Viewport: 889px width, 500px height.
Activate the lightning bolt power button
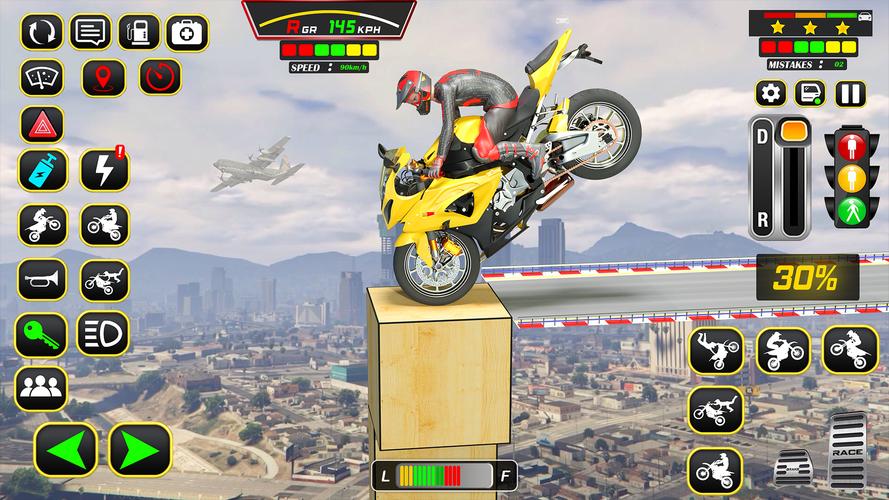(104, 171)
